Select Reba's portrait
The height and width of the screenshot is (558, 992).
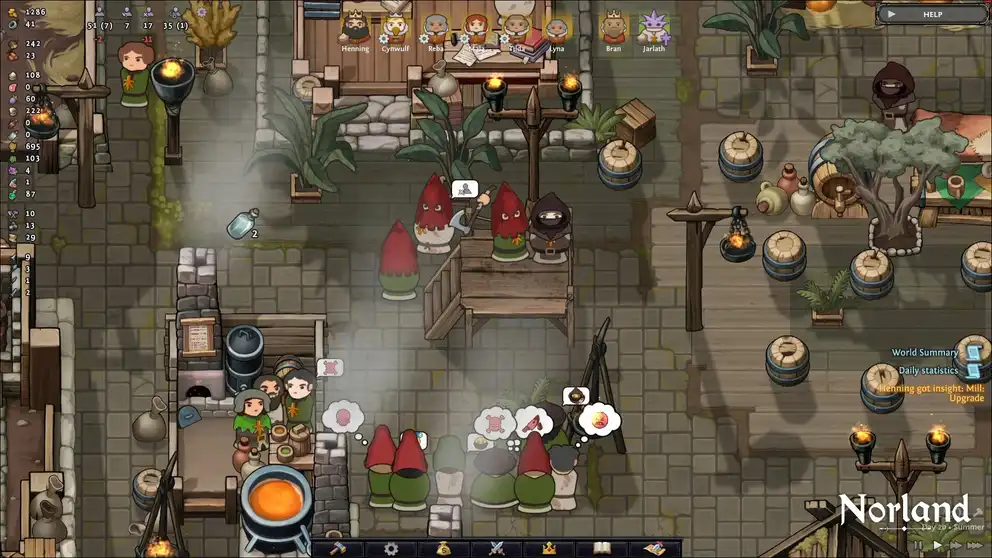(436, 27)
